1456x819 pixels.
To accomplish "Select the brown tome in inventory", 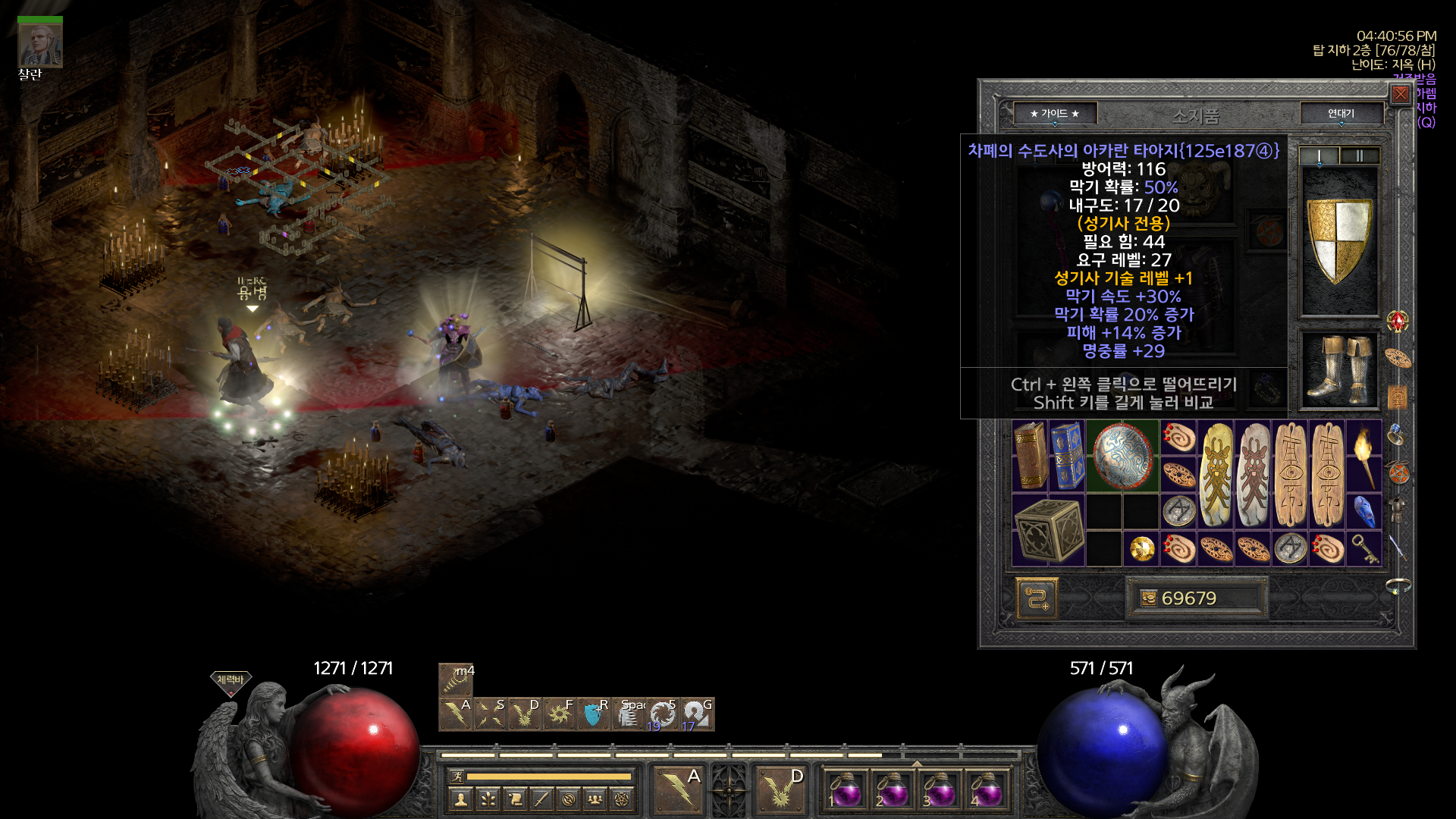I will (1030, 457).
